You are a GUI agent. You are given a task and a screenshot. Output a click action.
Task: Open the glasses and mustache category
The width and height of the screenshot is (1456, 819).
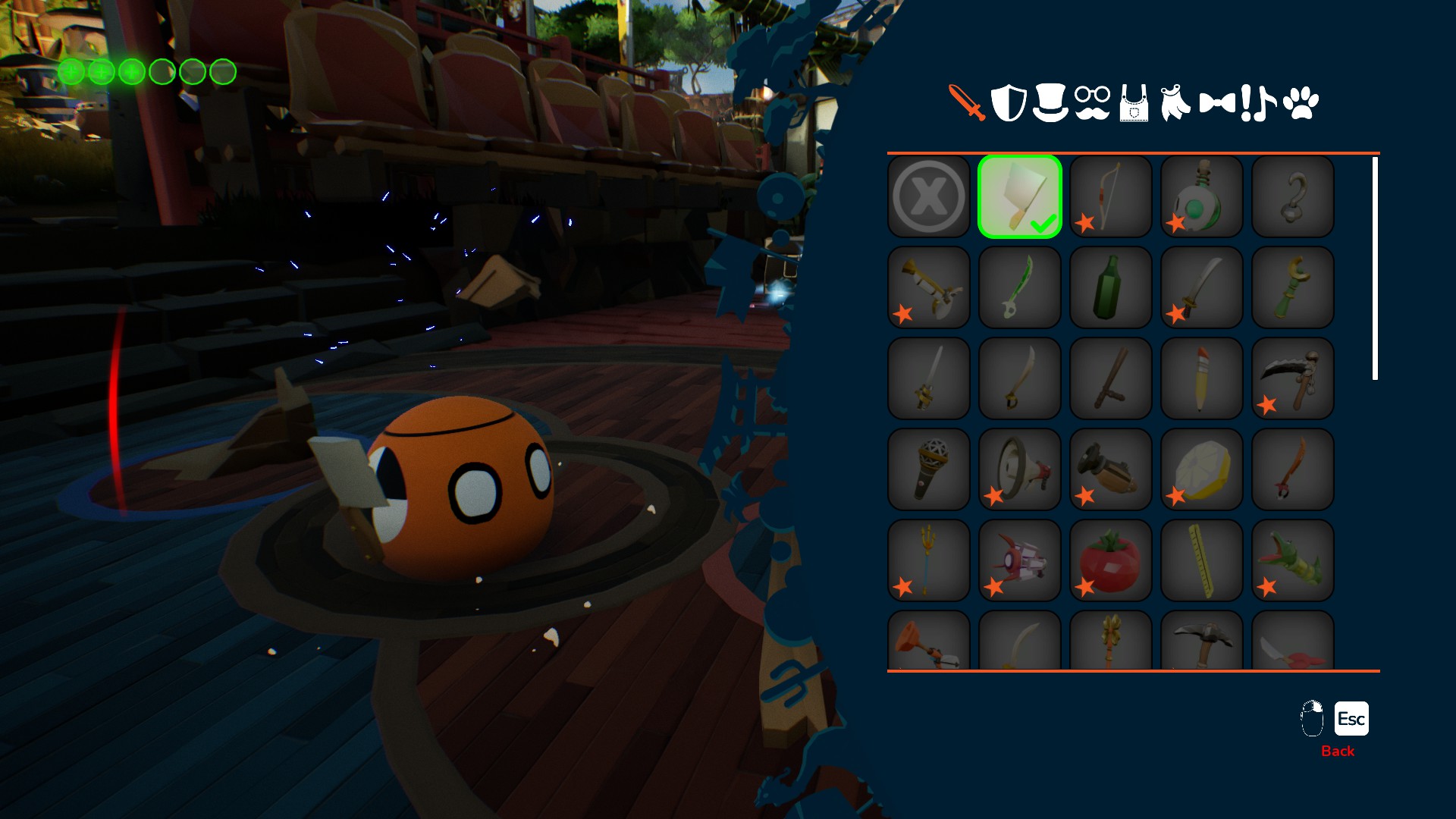pos(1092,102)
